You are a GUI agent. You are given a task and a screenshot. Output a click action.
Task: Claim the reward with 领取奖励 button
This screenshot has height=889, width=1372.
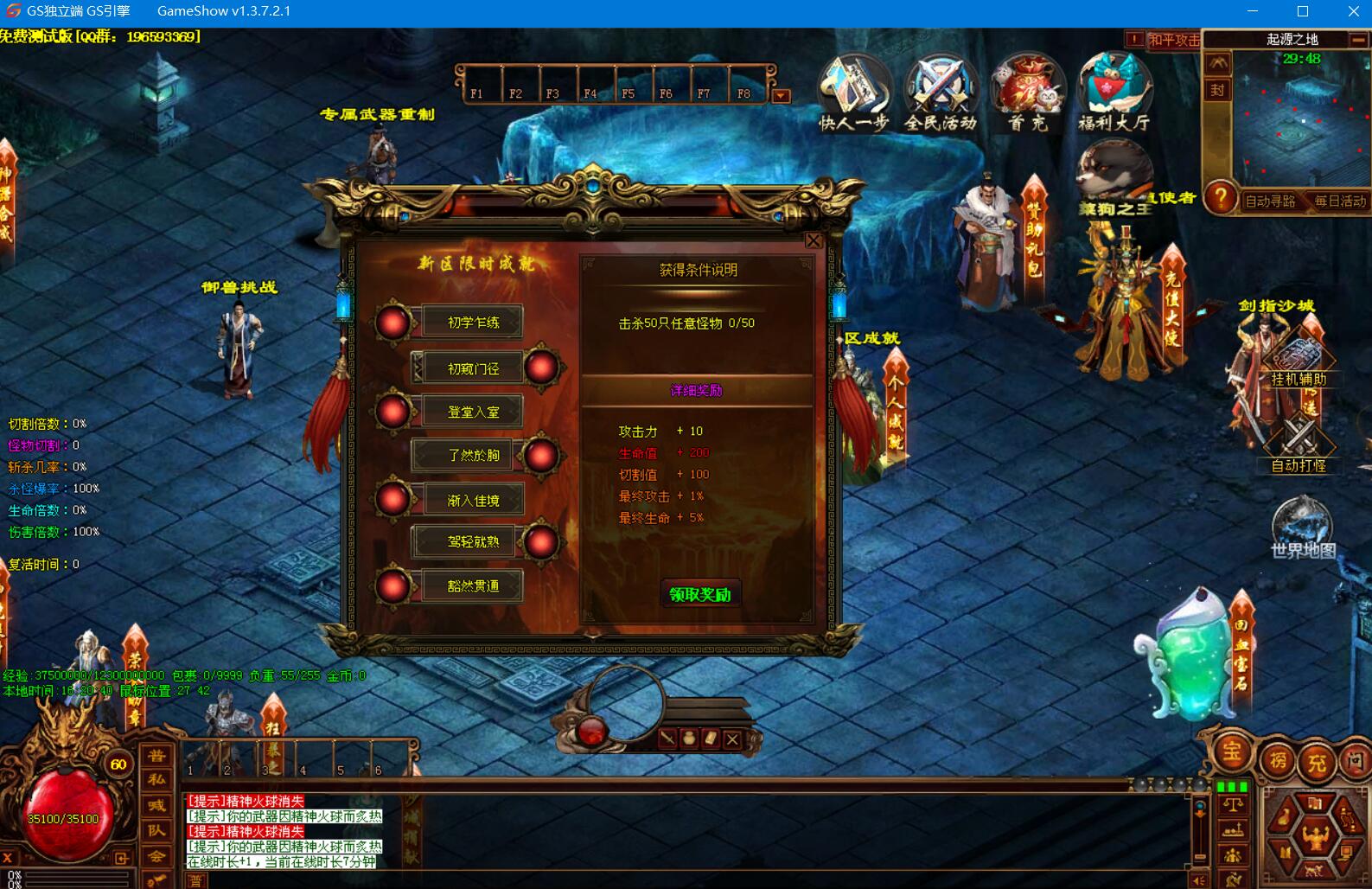tap(700, 594)
